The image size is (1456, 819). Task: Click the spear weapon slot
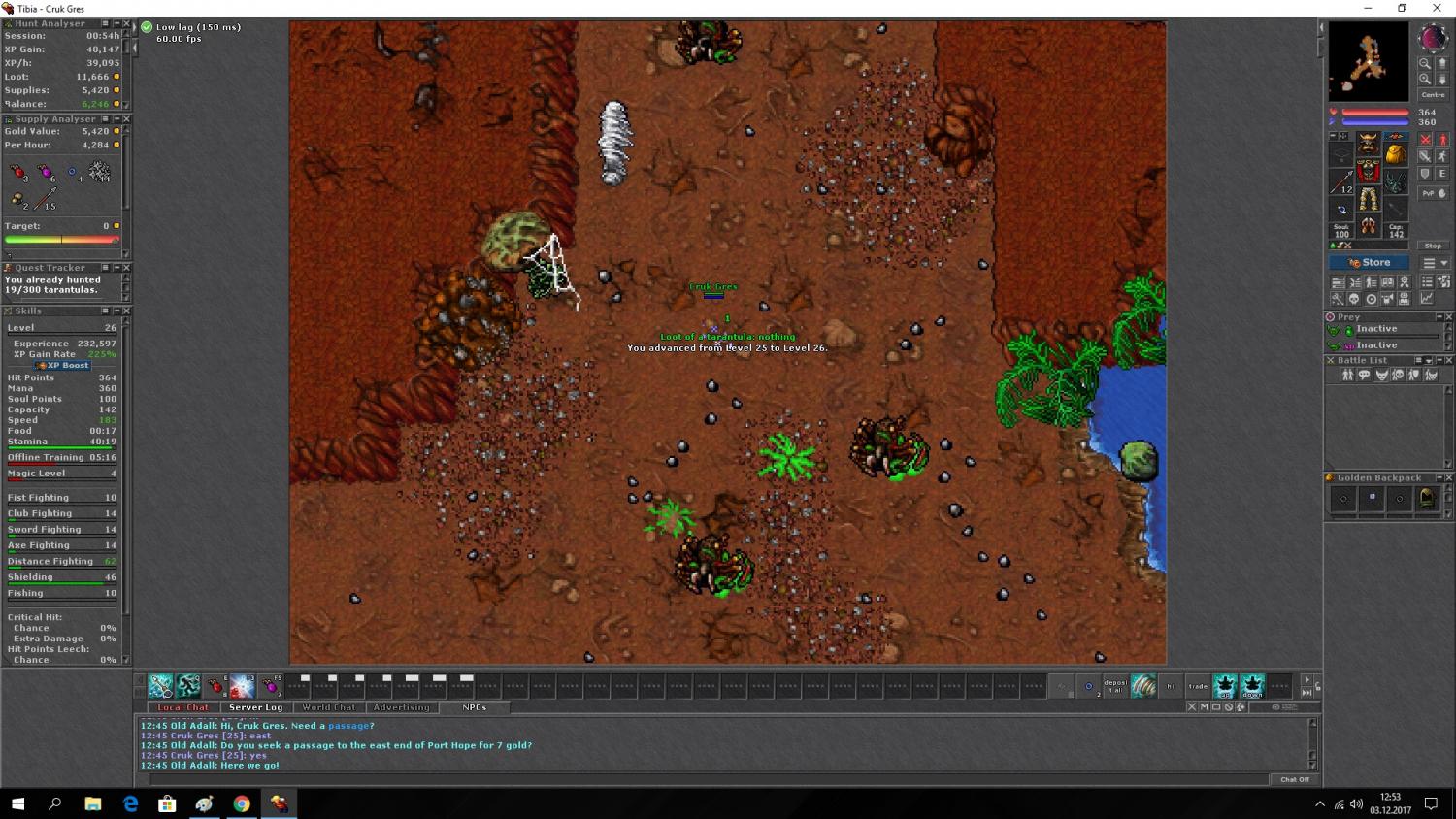click(x=1342, y=181)
